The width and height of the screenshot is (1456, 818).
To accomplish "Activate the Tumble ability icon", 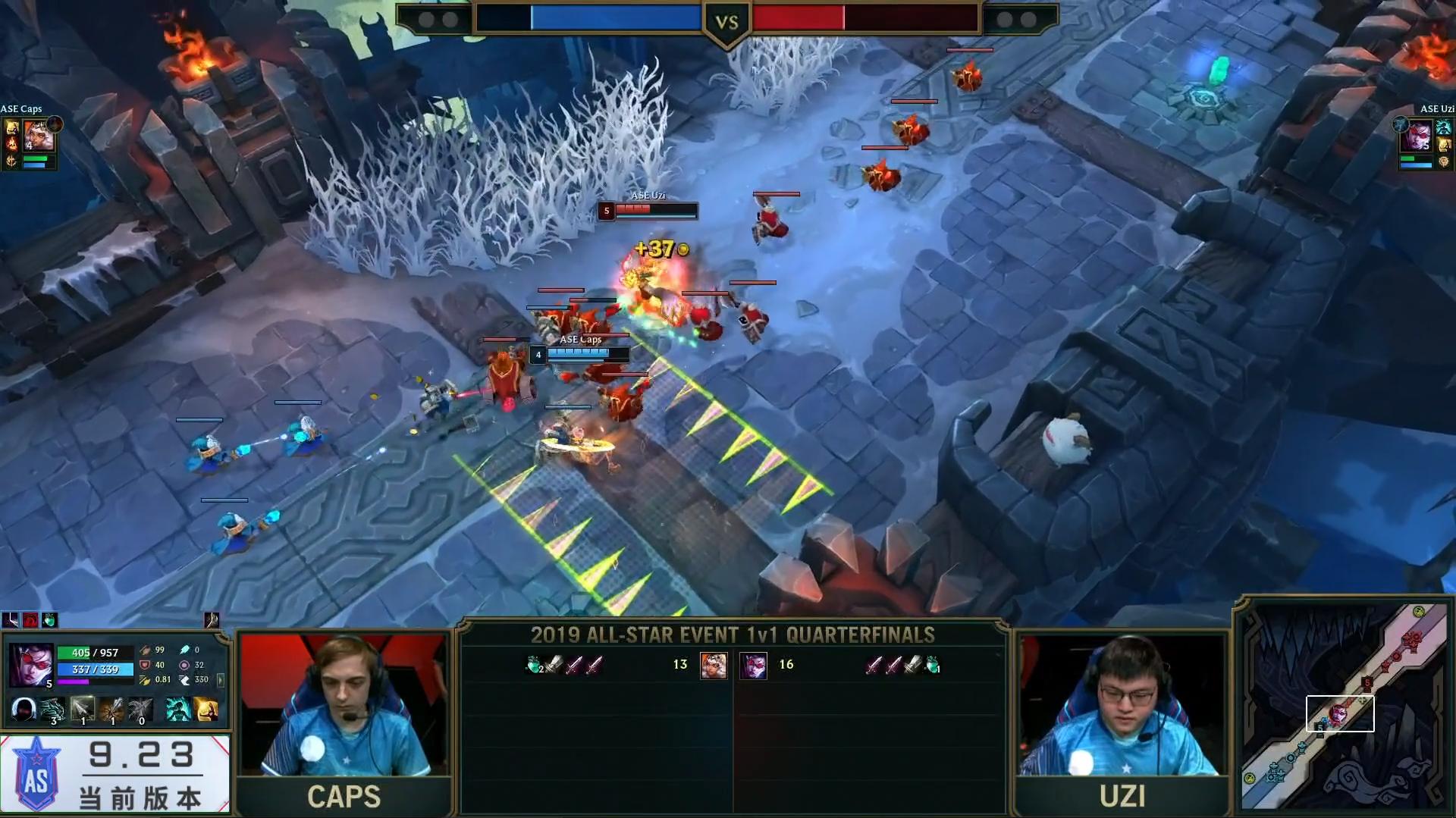I will (53, 710).
